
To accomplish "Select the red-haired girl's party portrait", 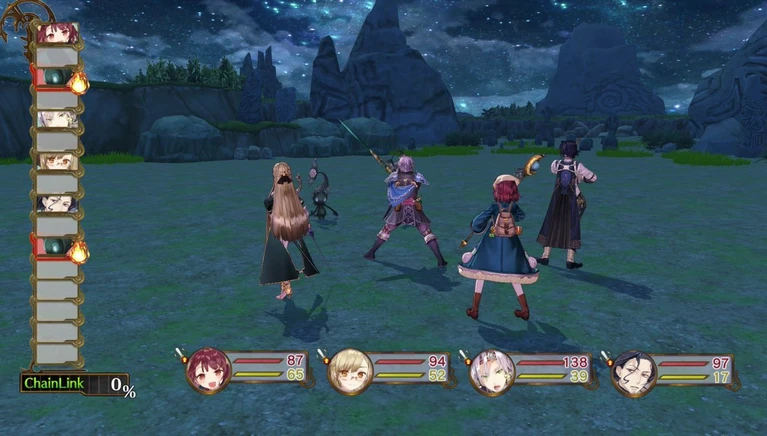I will [208, 372].
